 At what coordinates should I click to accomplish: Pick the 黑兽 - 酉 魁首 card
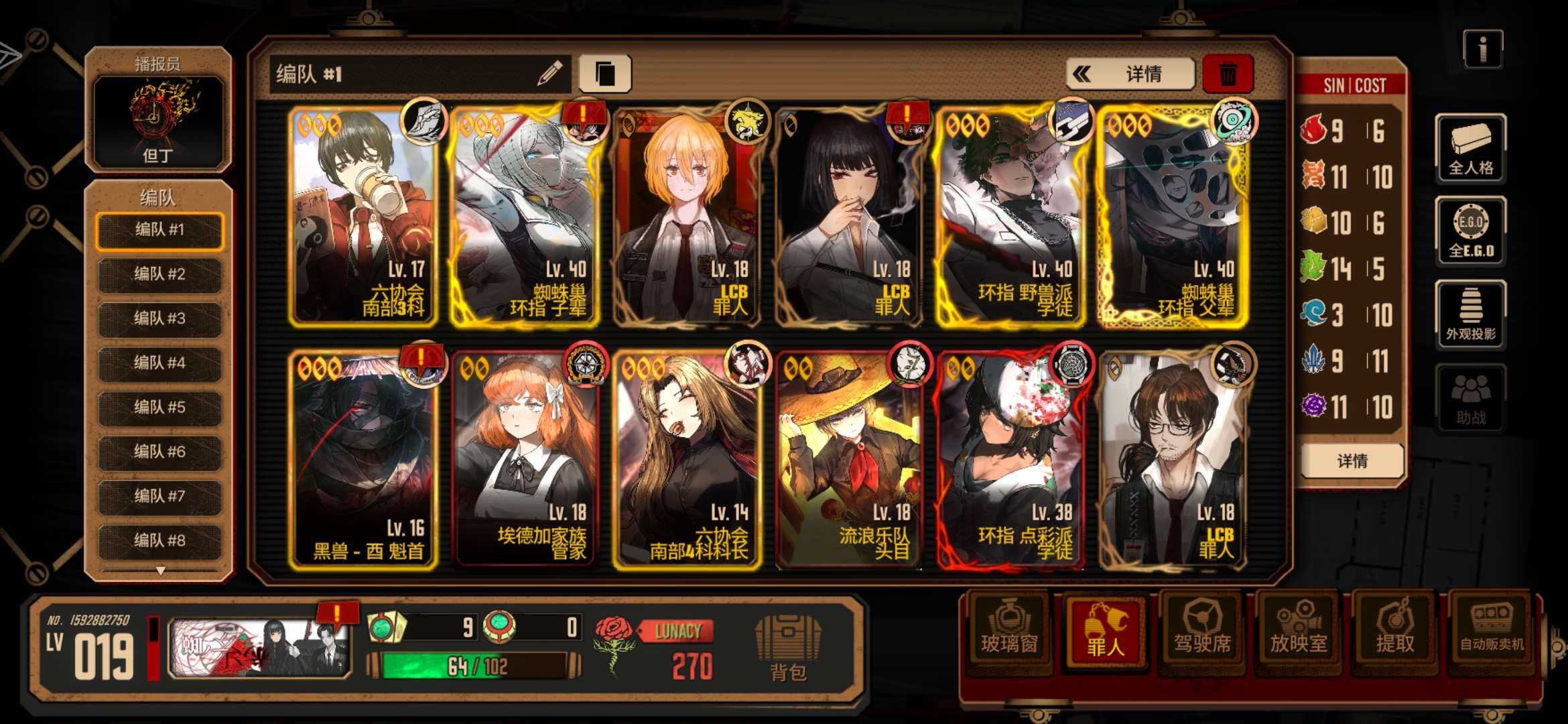coord(363,461)
